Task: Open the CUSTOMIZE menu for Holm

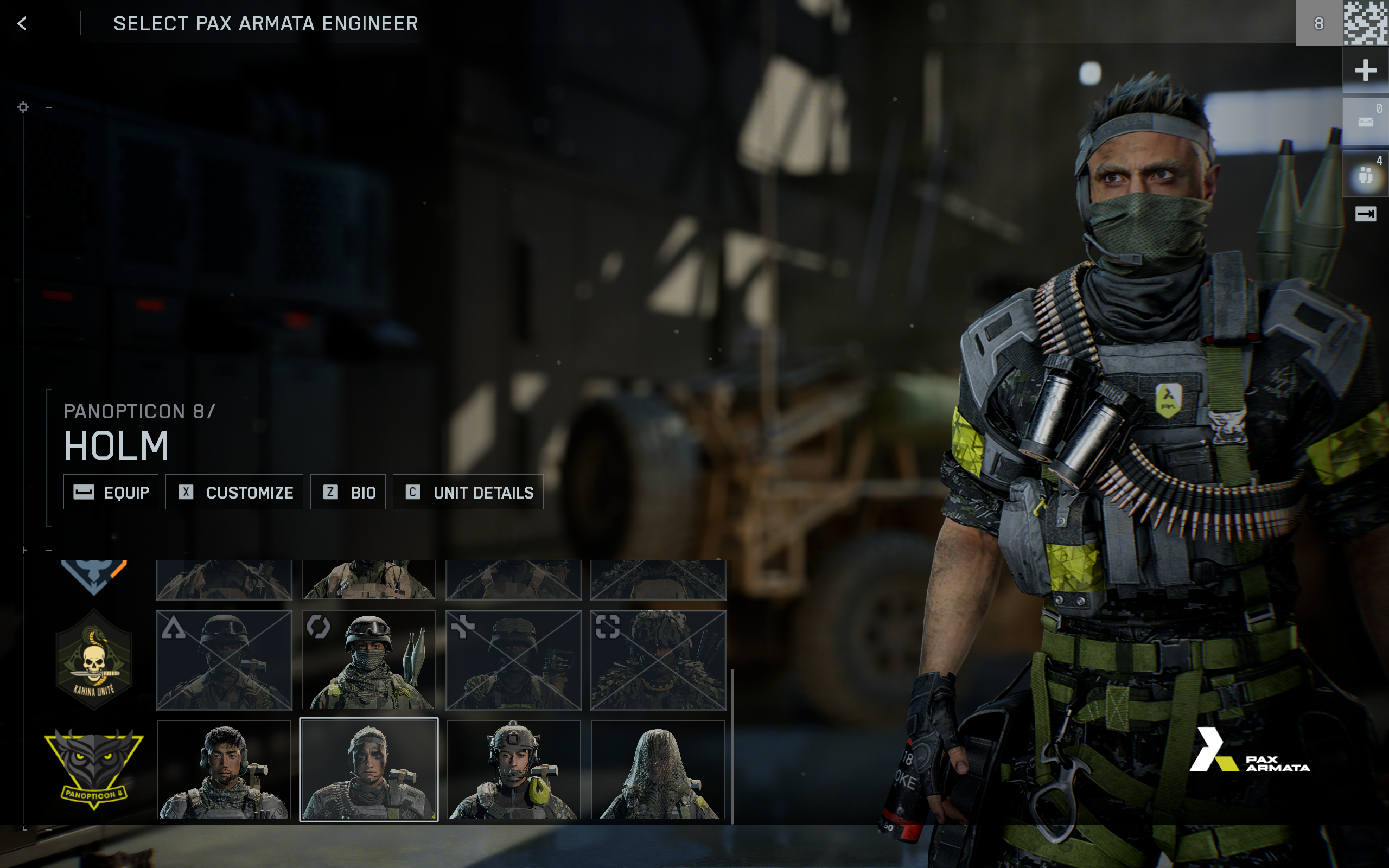Action: click(234, 492)
